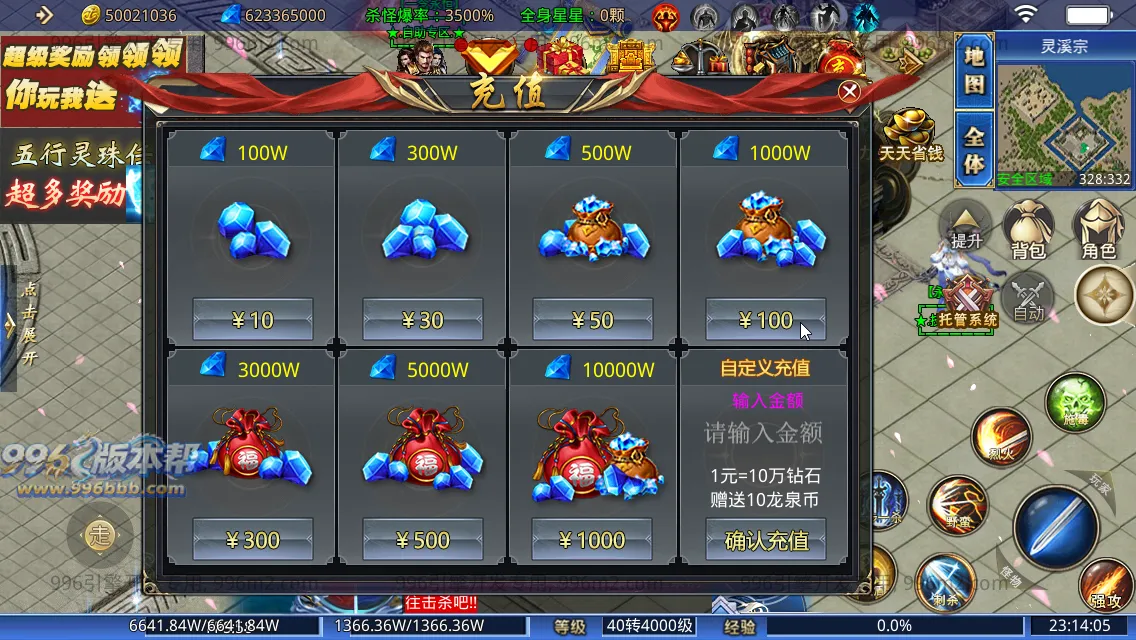Select the ¥50 recharge button
1136x640 pixels.
(592, 320)
